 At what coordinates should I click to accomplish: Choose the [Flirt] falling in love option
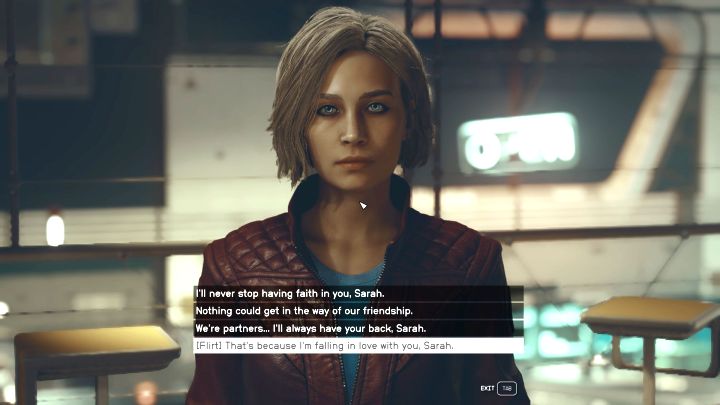[324, 345]
